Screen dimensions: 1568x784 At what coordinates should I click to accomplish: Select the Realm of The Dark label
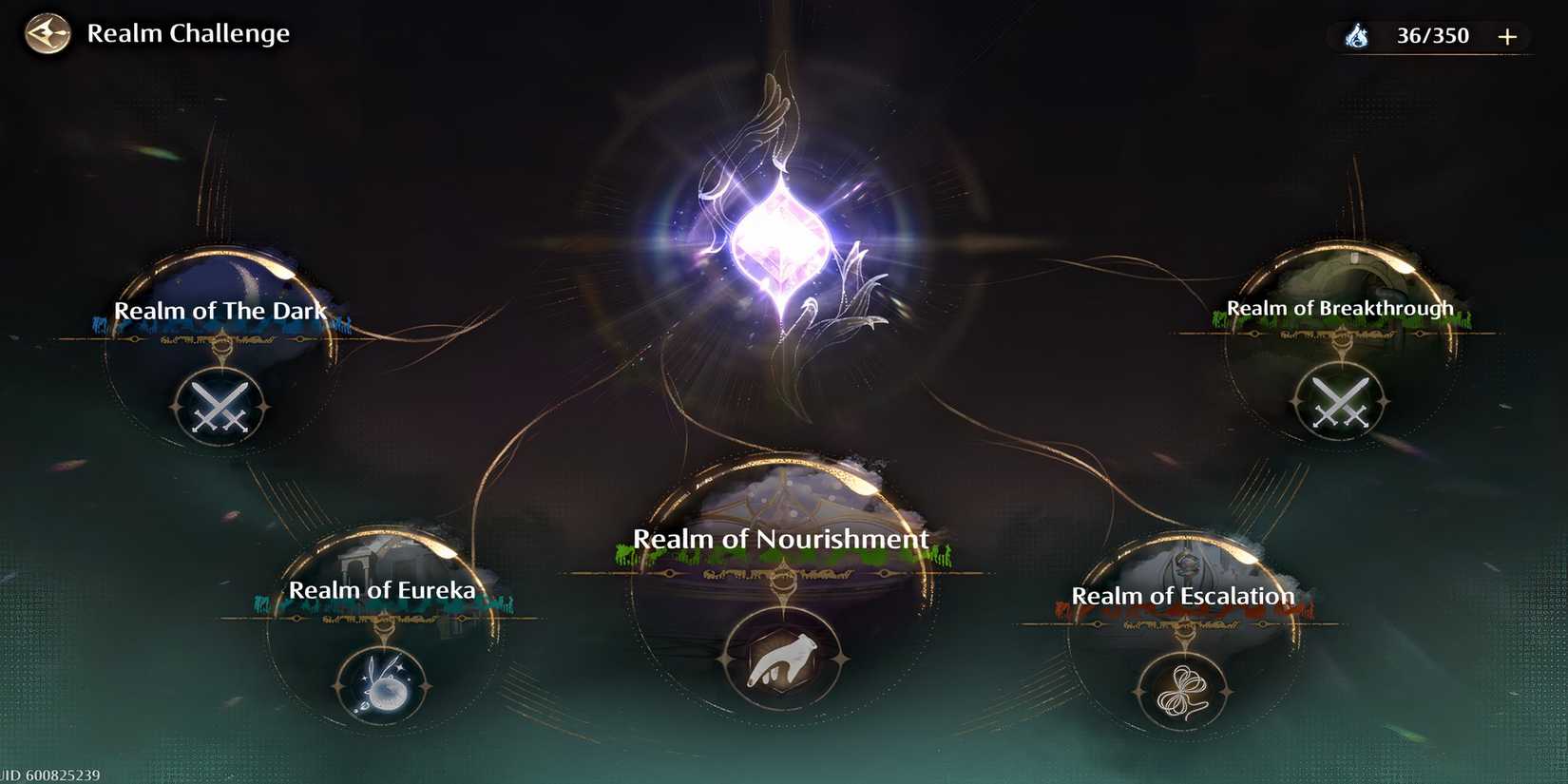[220, 310]
